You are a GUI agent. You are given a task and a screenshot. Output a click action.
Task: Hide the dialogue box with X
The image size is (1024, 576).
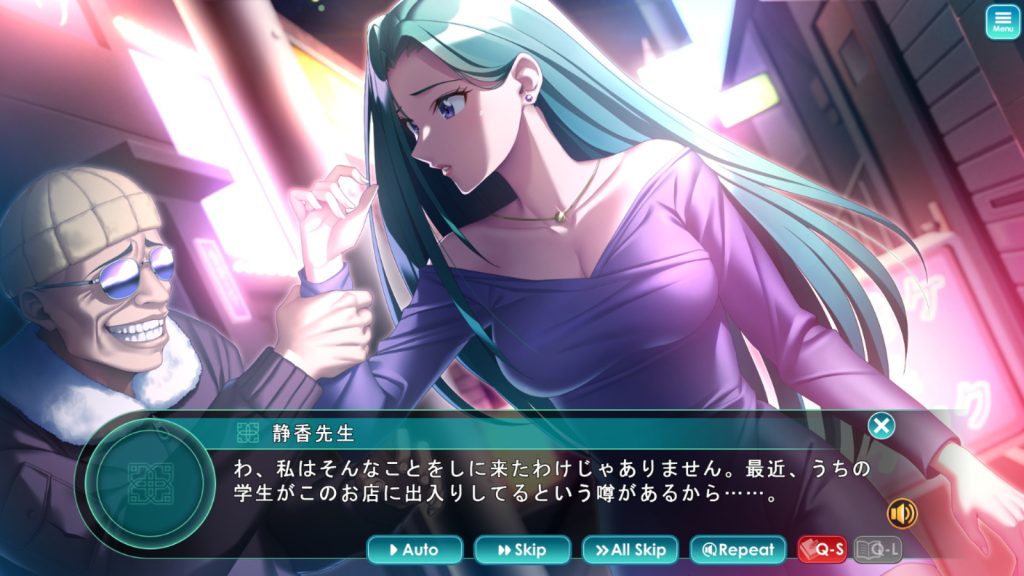click(881, 426)
